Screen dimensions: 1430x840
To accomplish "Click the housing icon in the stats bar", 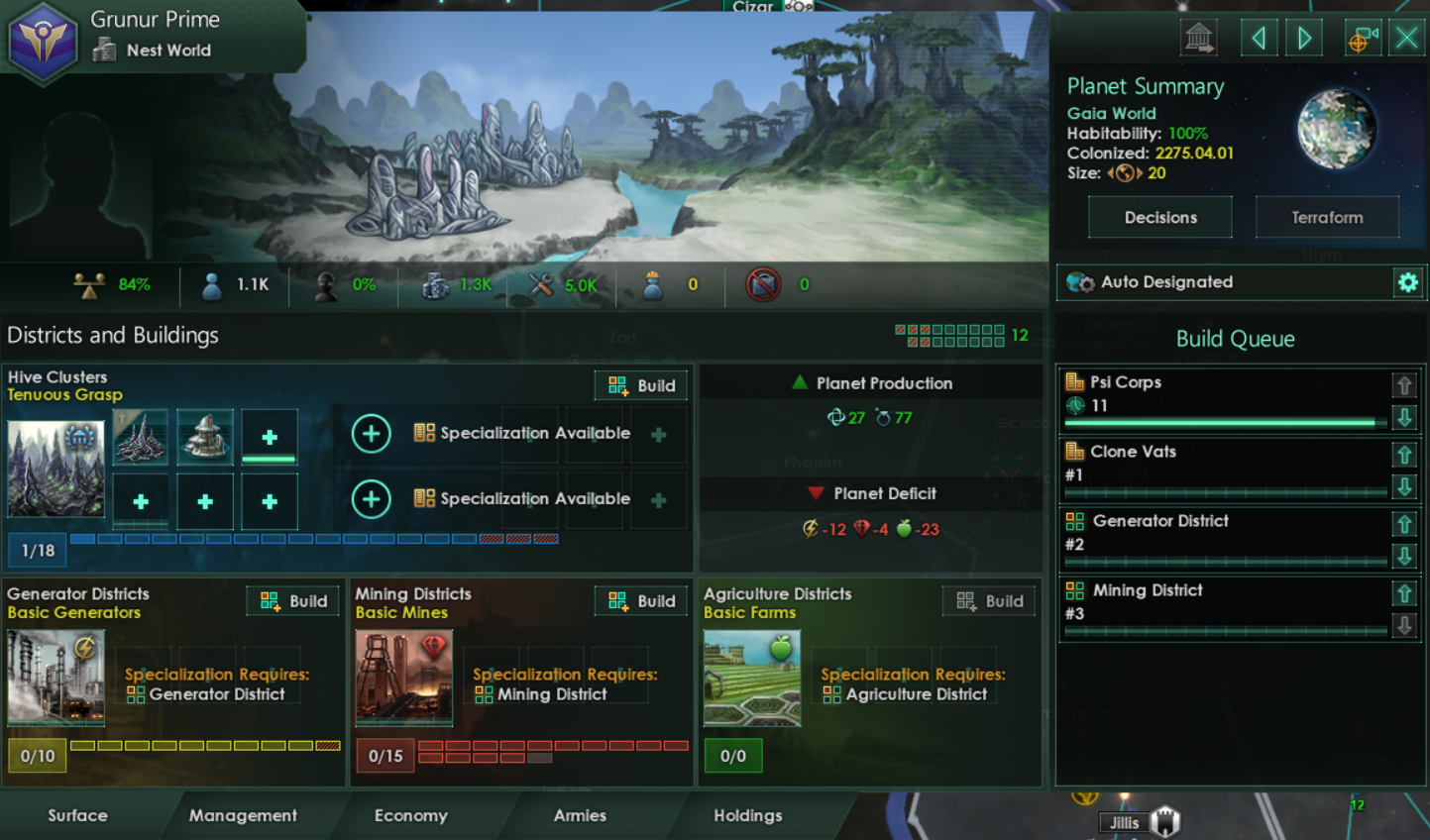I will [x=434, y=284].
